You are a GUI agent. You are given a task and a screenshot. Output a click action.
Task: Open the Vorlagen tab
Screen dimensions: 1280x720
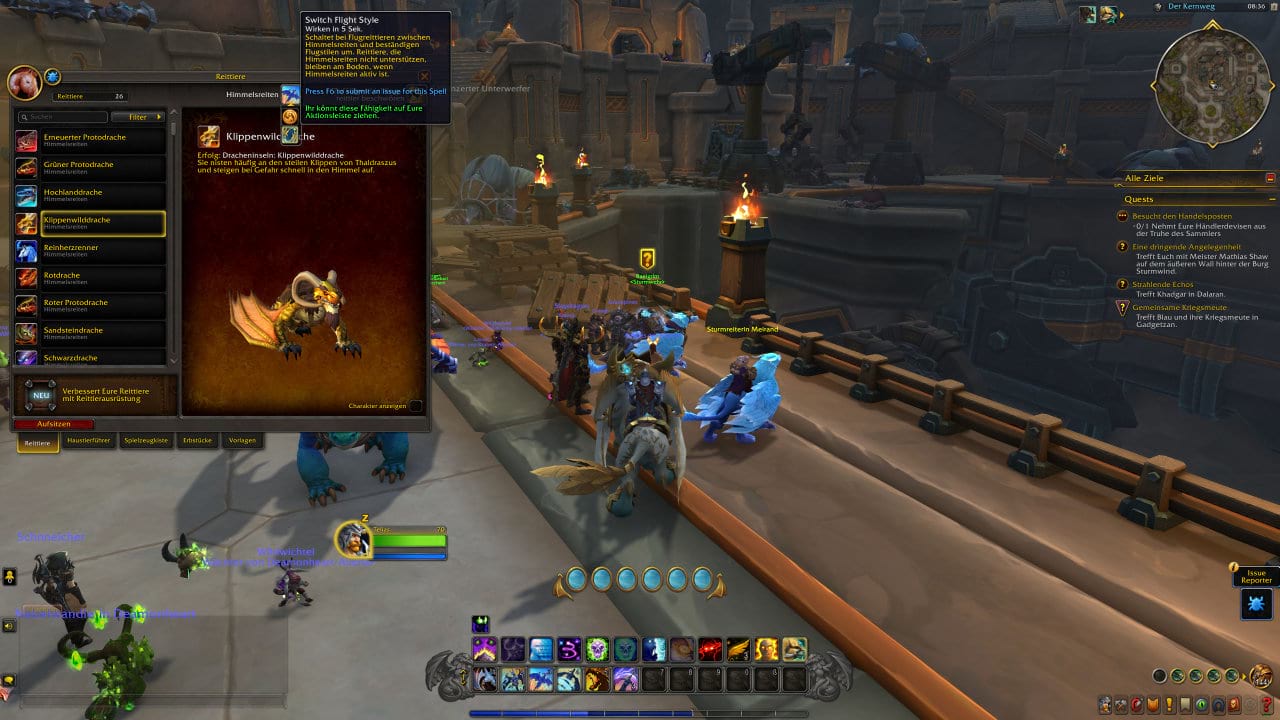242,440
